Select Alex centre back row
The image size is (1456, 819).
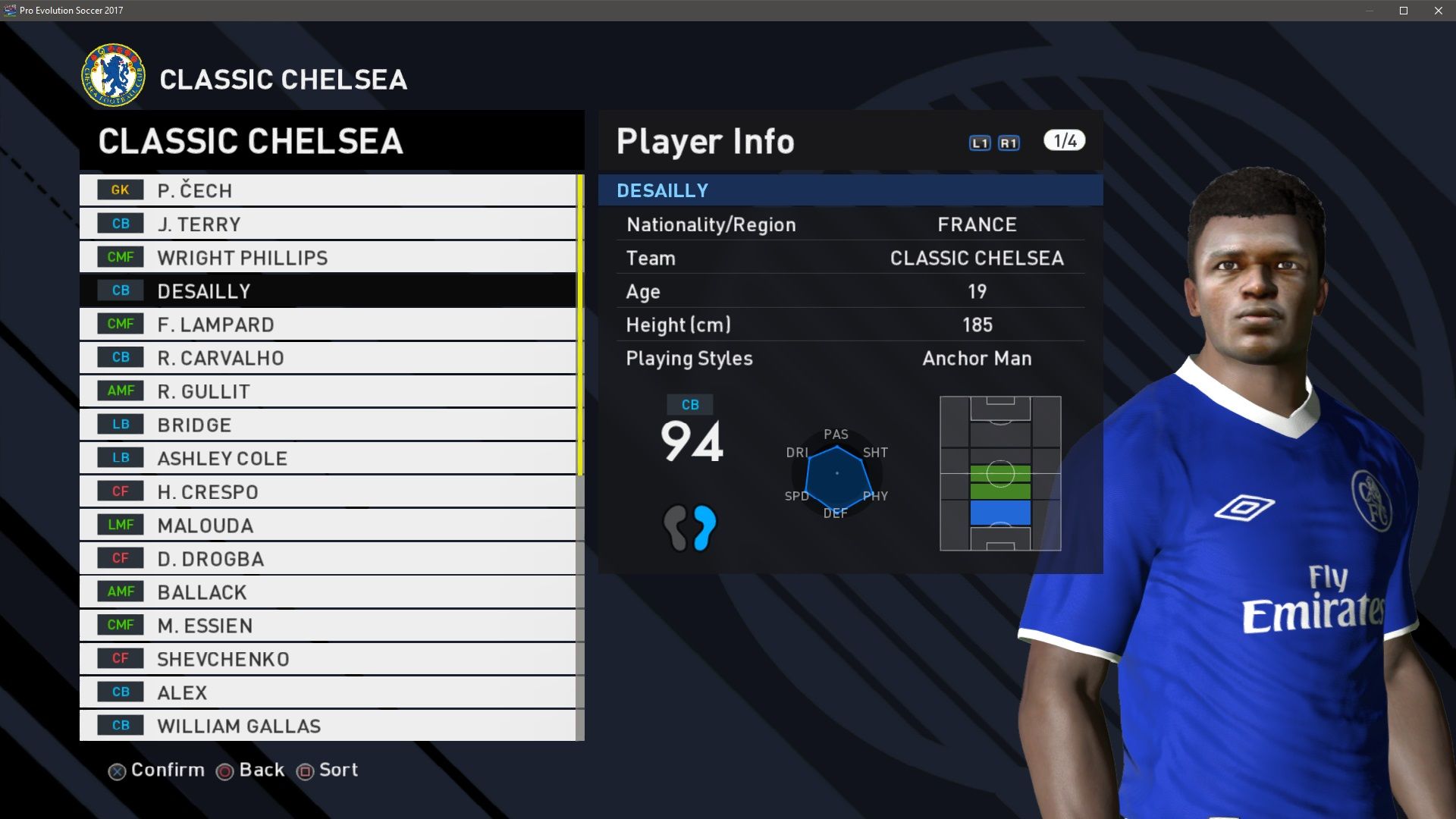pos(328,692)
